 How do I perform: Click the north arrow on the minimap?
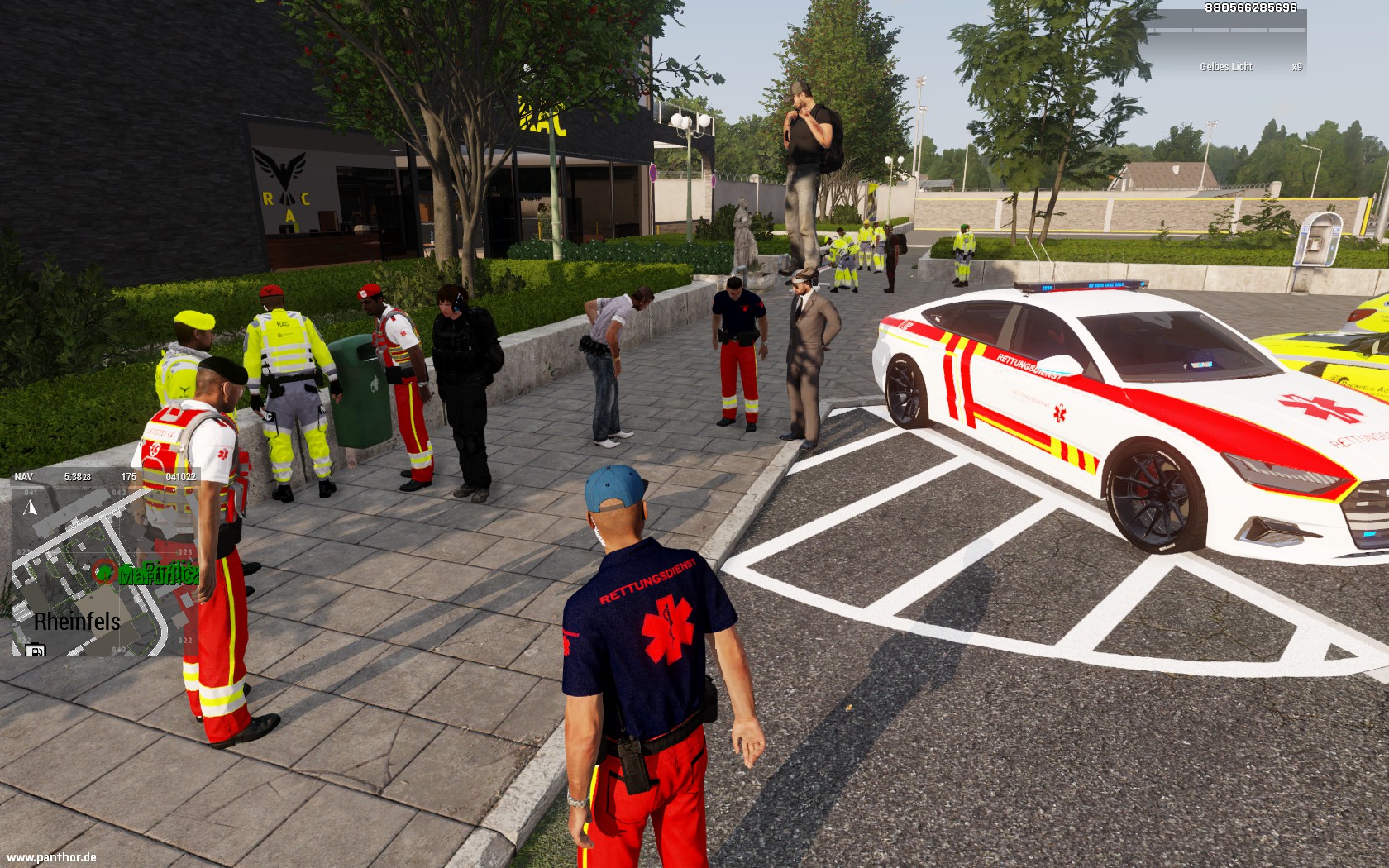pos(31,507)
